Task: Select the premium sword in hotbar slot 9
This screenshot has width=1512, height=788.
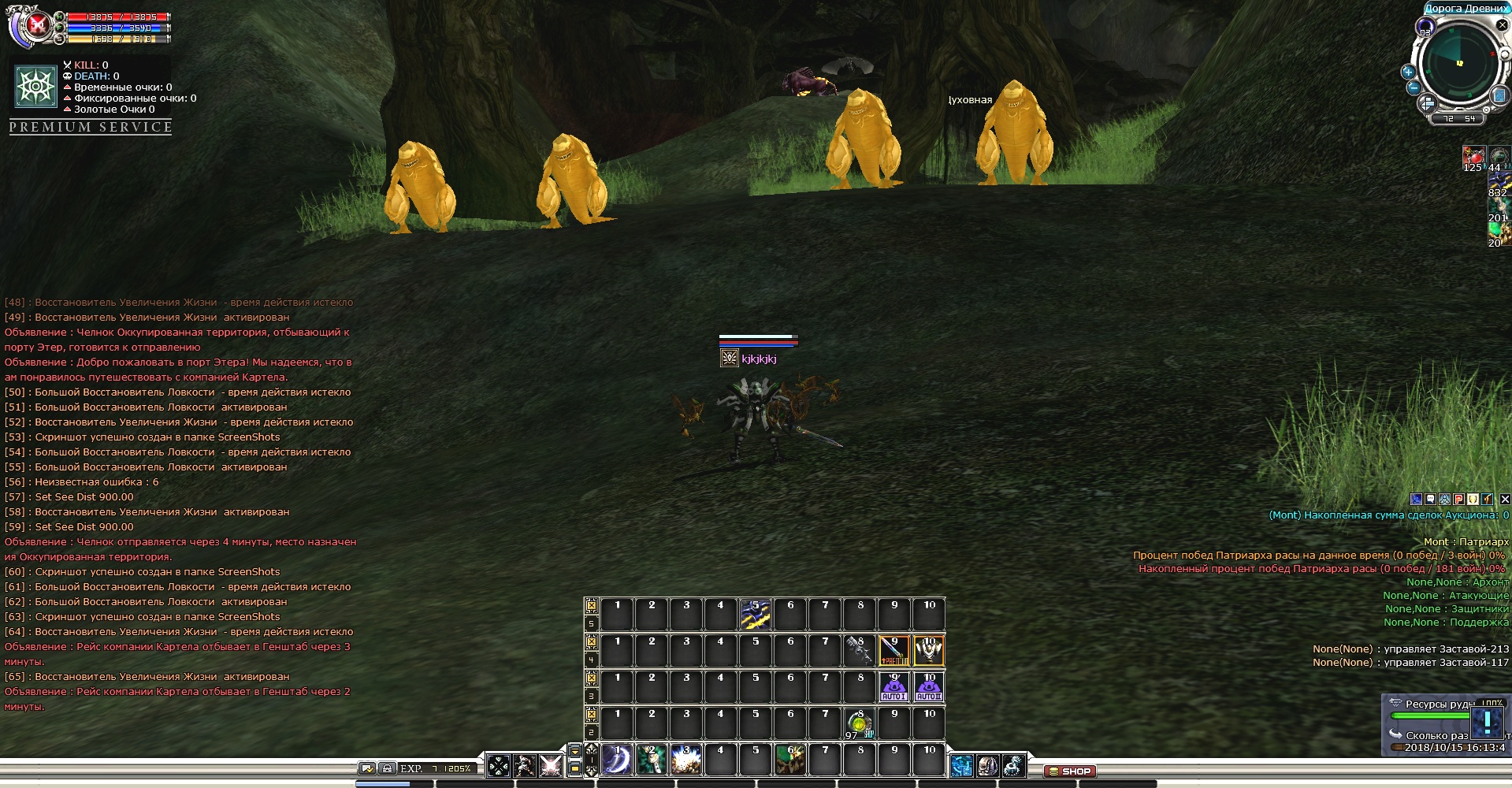Action: pos(893,651)
